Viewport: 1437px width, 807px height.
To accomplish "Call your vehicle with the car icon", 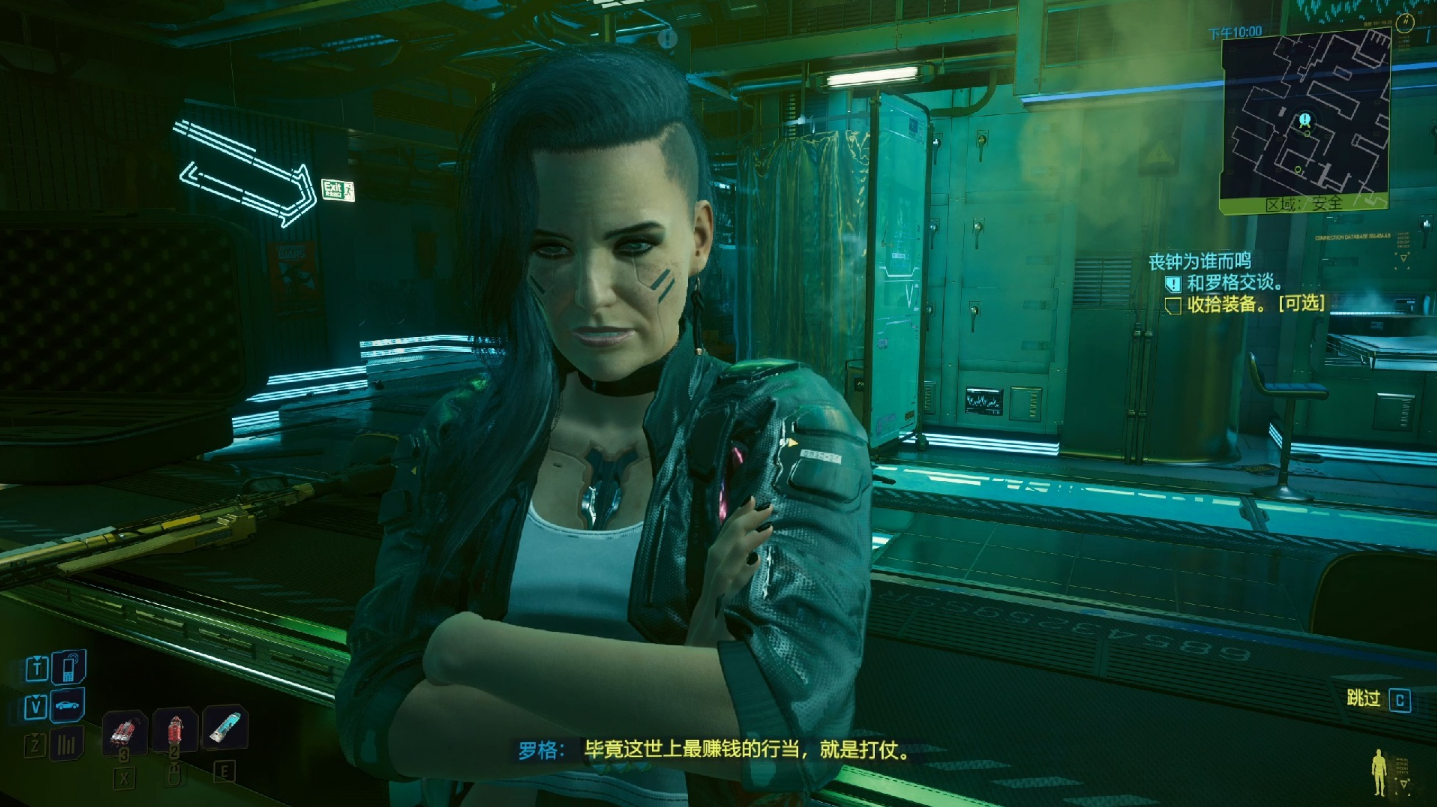I will pos(68,706).
